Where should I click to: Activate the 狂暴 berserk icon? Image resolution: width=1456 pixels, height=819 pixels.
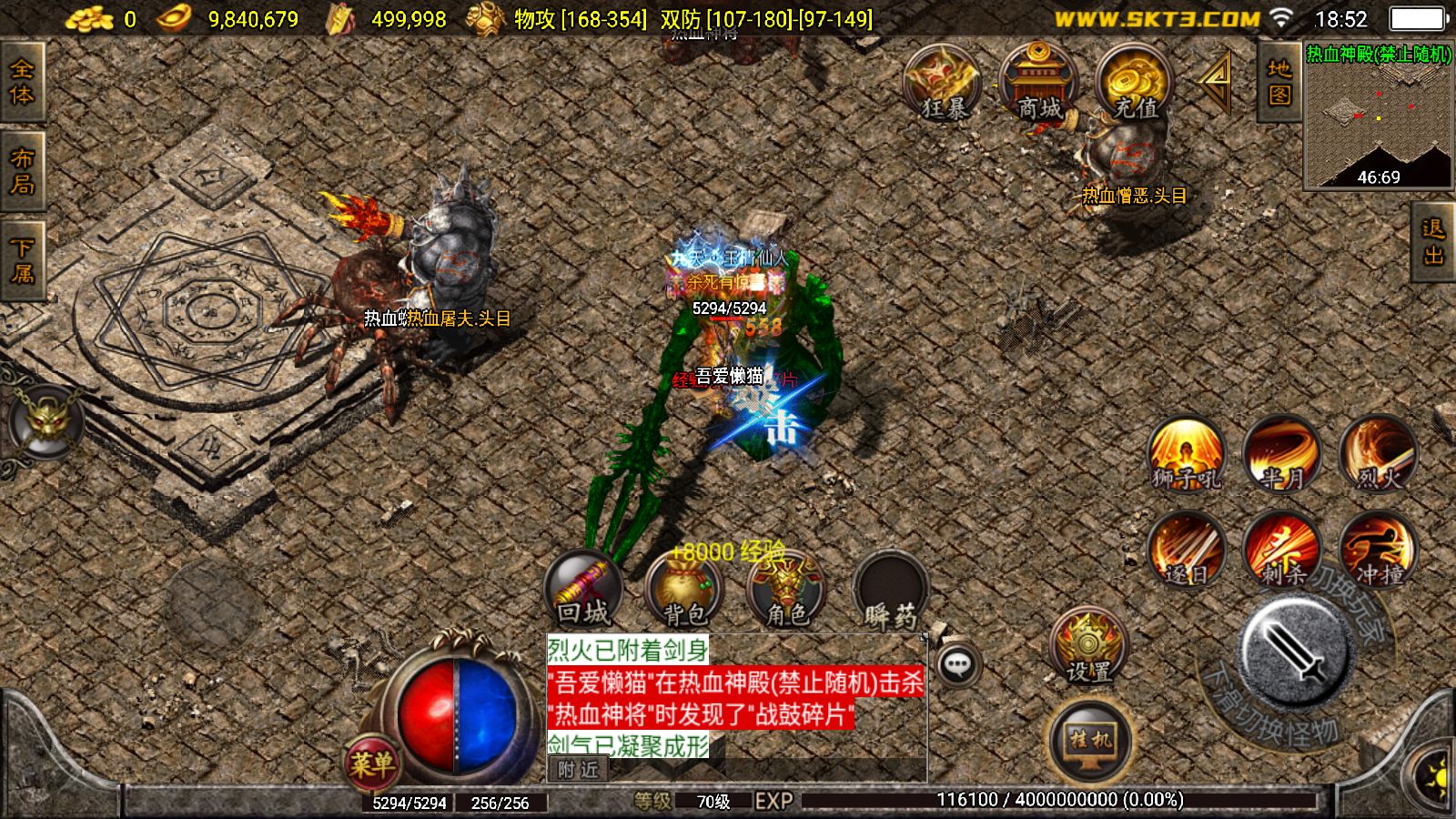(x=943, y=84)
